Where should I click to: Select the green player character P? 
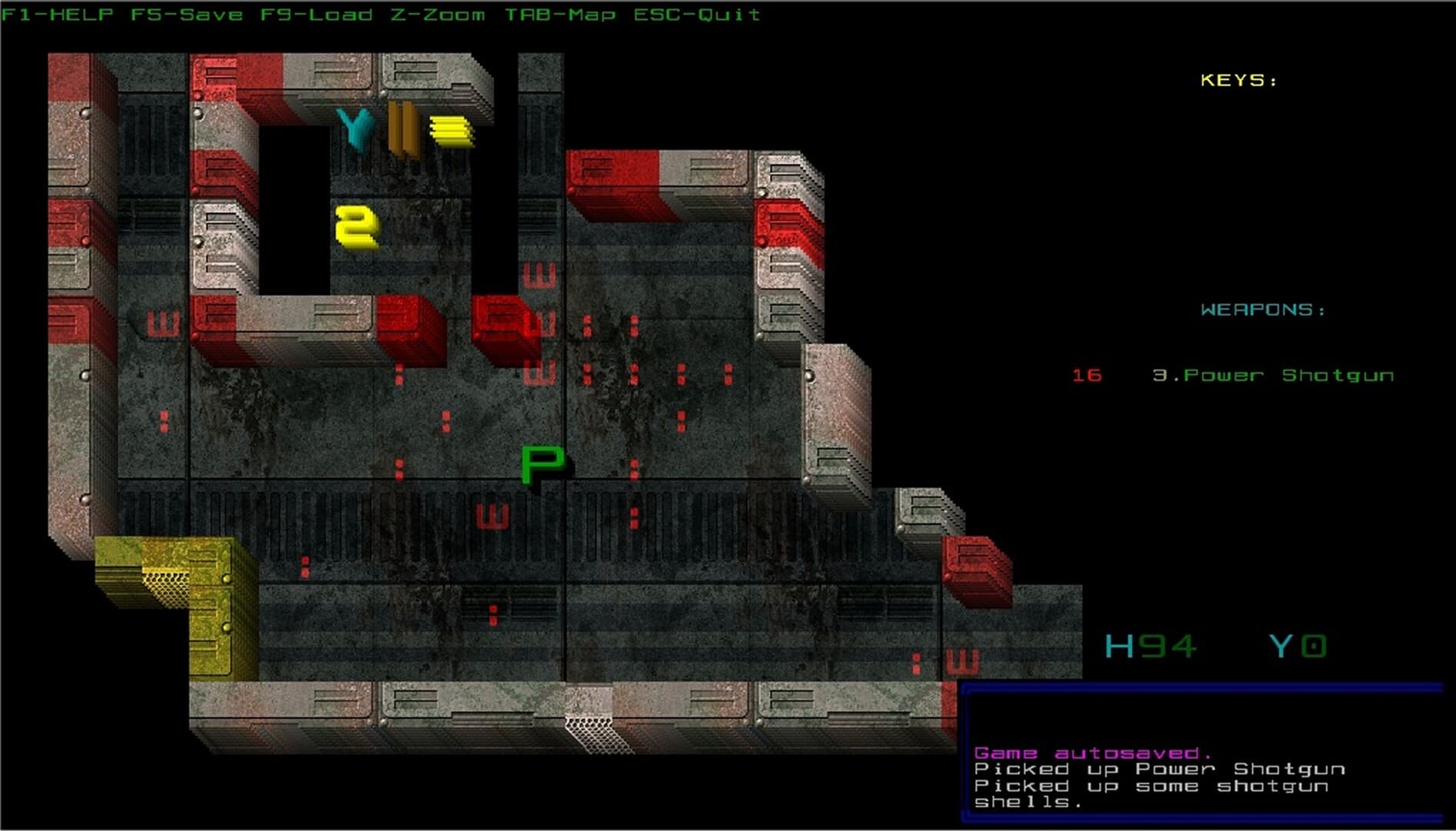(541, 462)
